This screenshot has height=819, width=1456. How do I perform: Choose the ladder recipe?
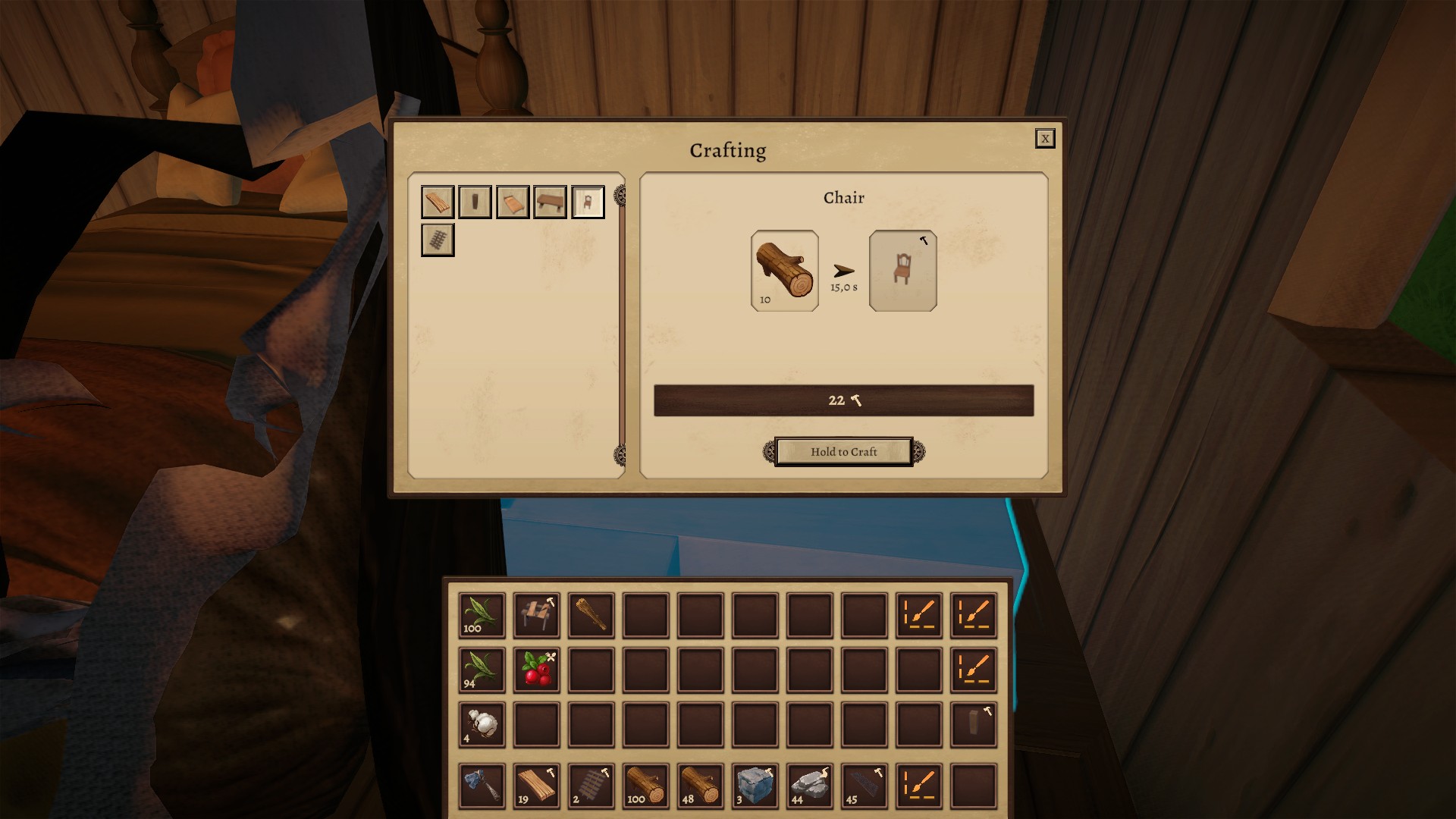[x=438, y=240]
